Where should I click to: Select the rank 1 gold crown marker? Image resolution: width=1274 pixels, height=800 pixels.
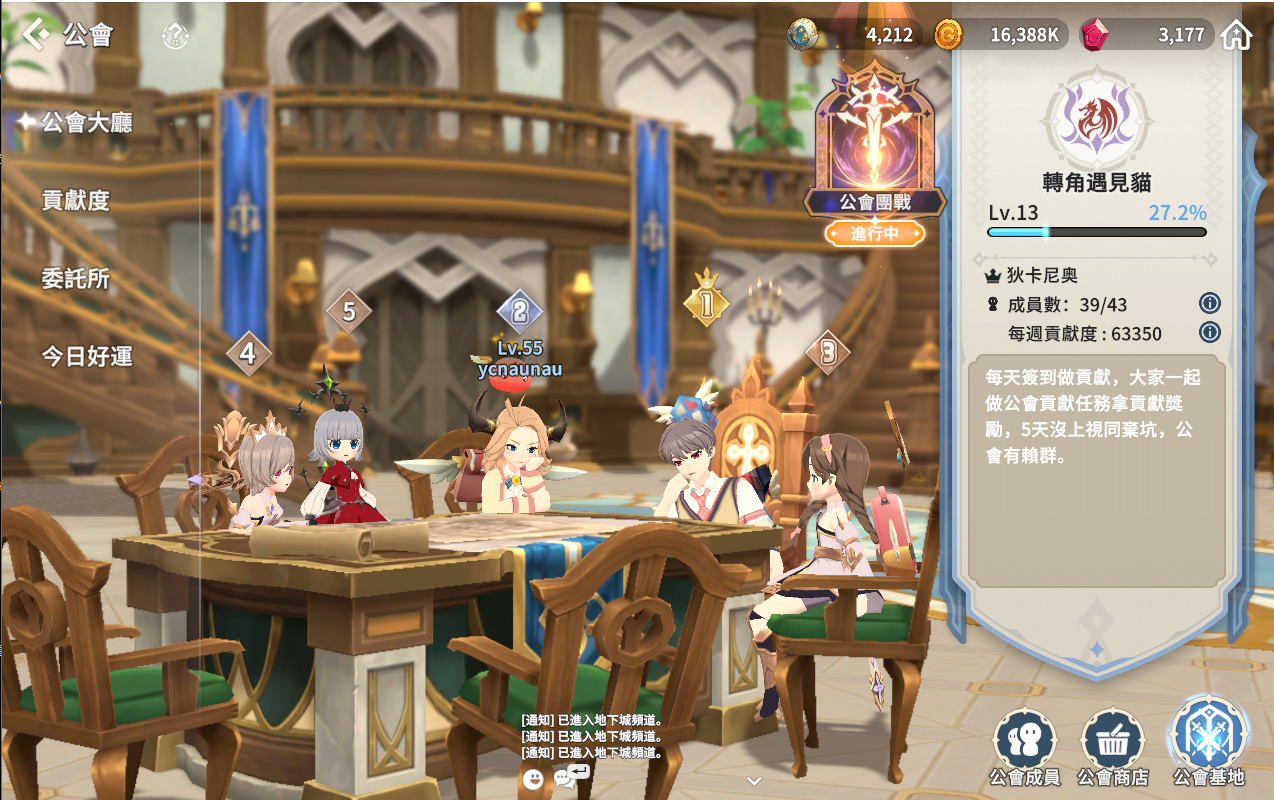point(706,298)
